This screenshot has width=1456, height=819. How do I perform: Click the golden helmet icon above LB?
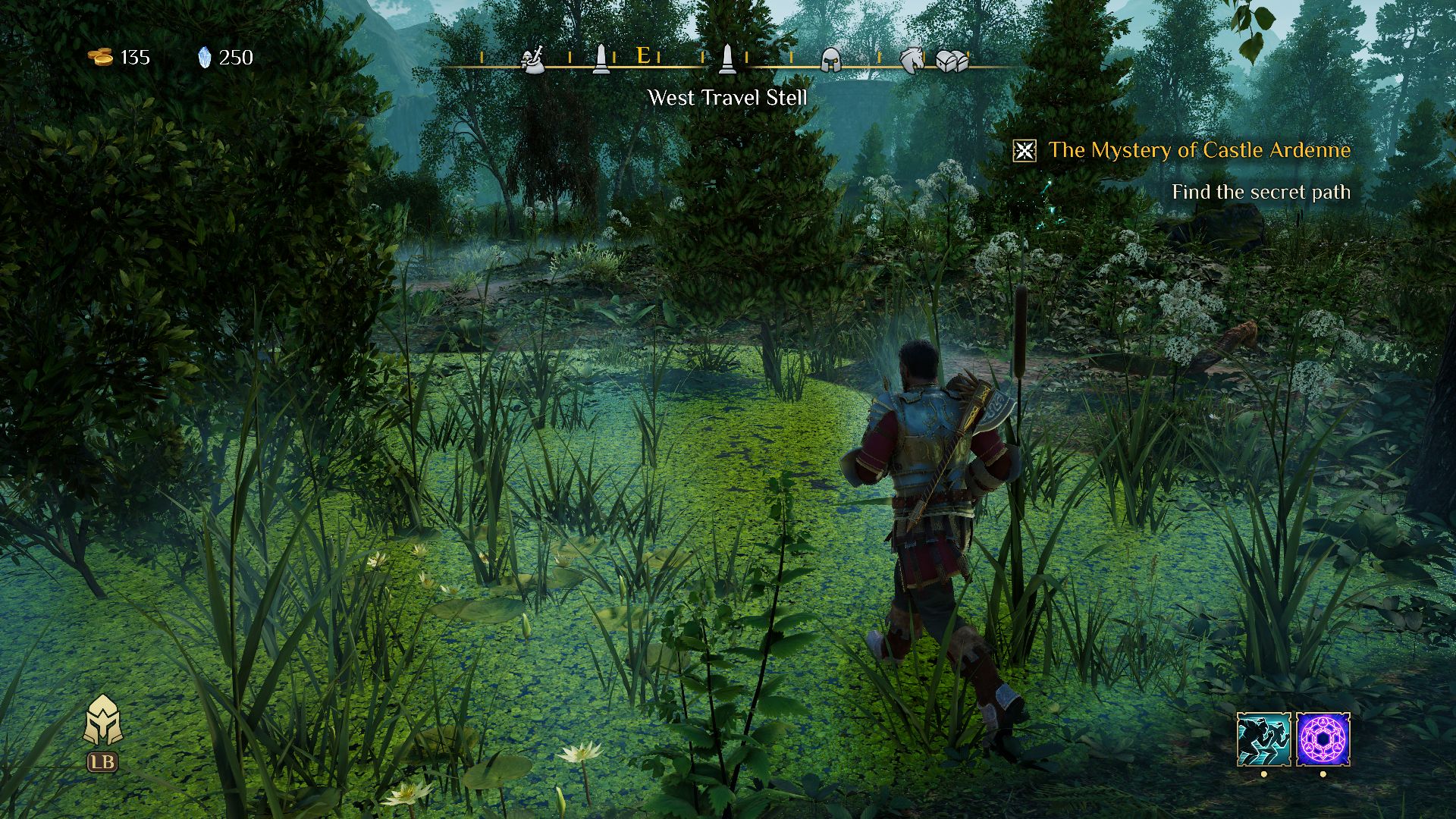tap(103, 721)
